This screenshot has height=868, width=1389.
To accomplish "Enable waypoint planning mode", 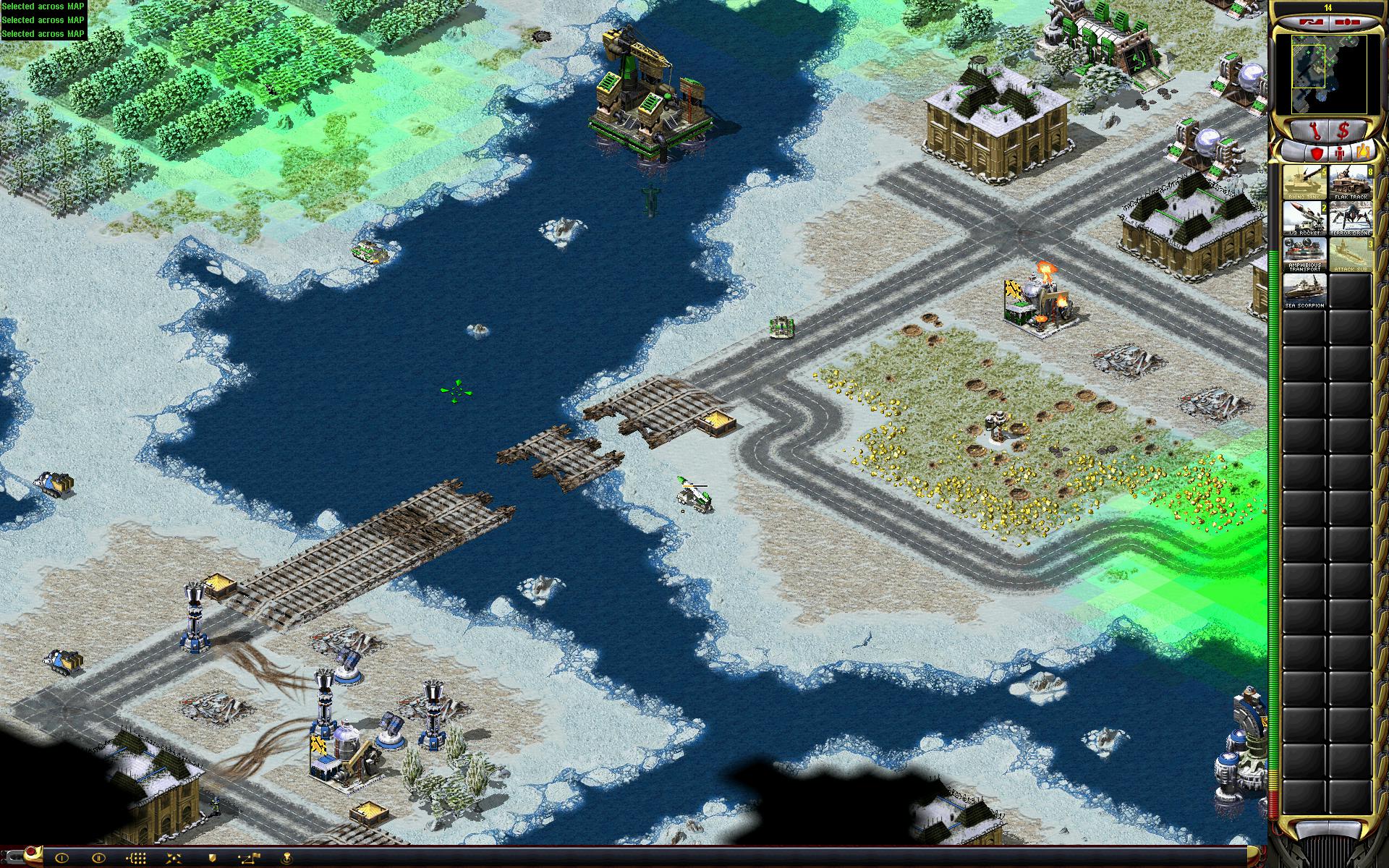I will (250, 859).
